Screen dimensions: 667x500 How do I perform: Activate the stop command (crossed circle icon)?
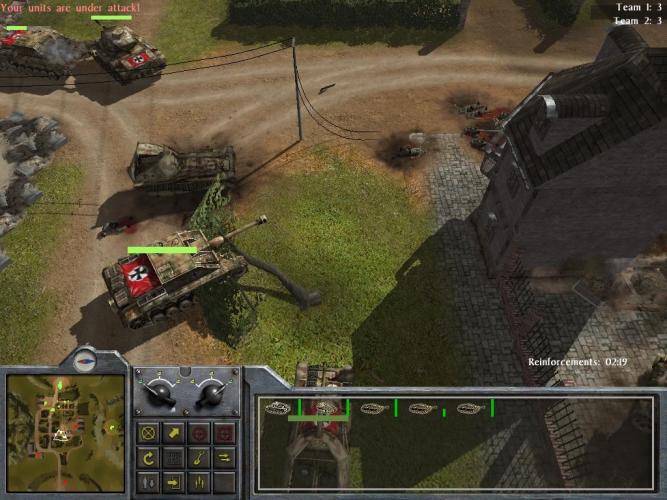[x=148, y=433]
